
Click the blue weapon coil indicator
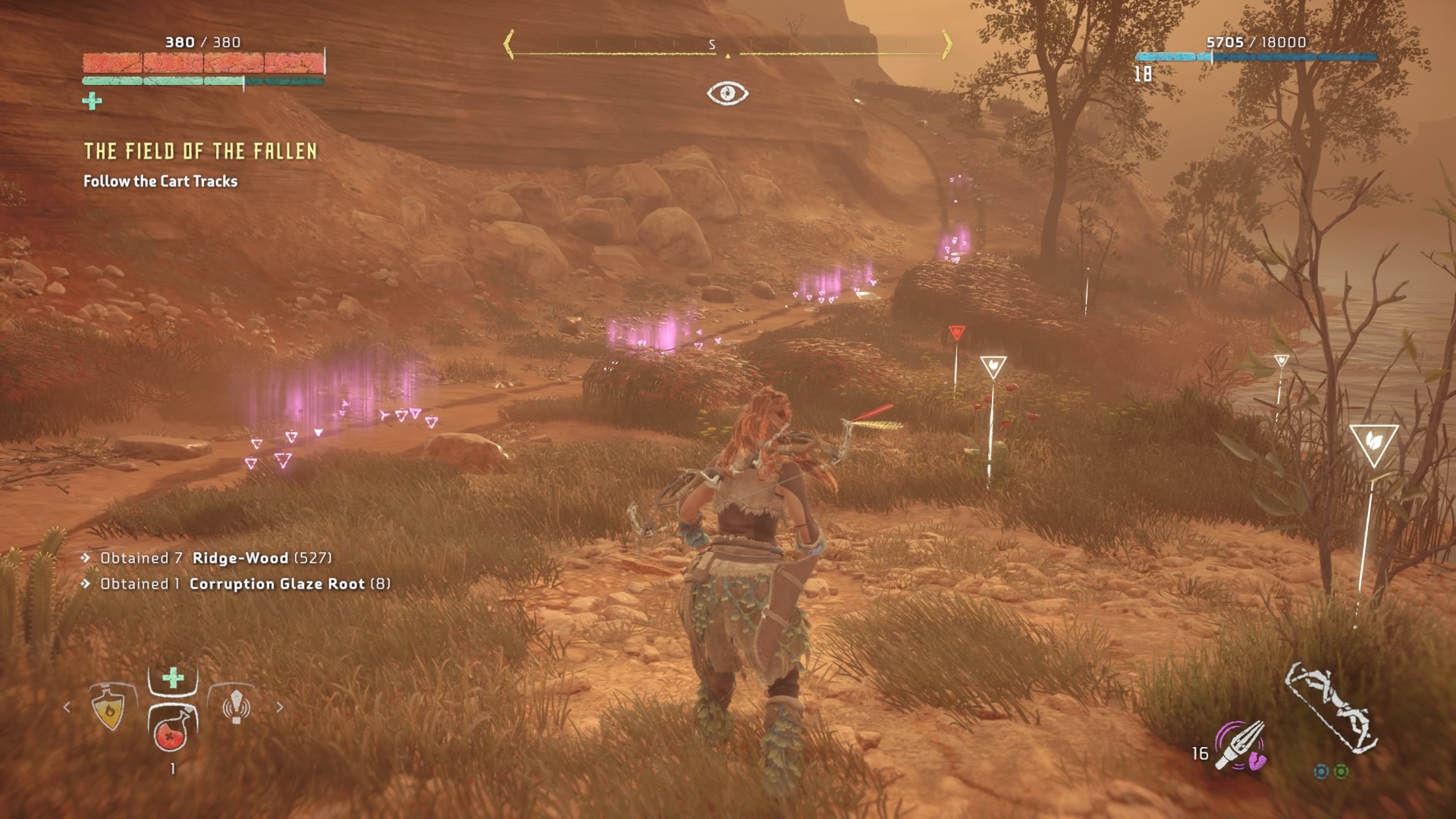(x=1321, y=772)
